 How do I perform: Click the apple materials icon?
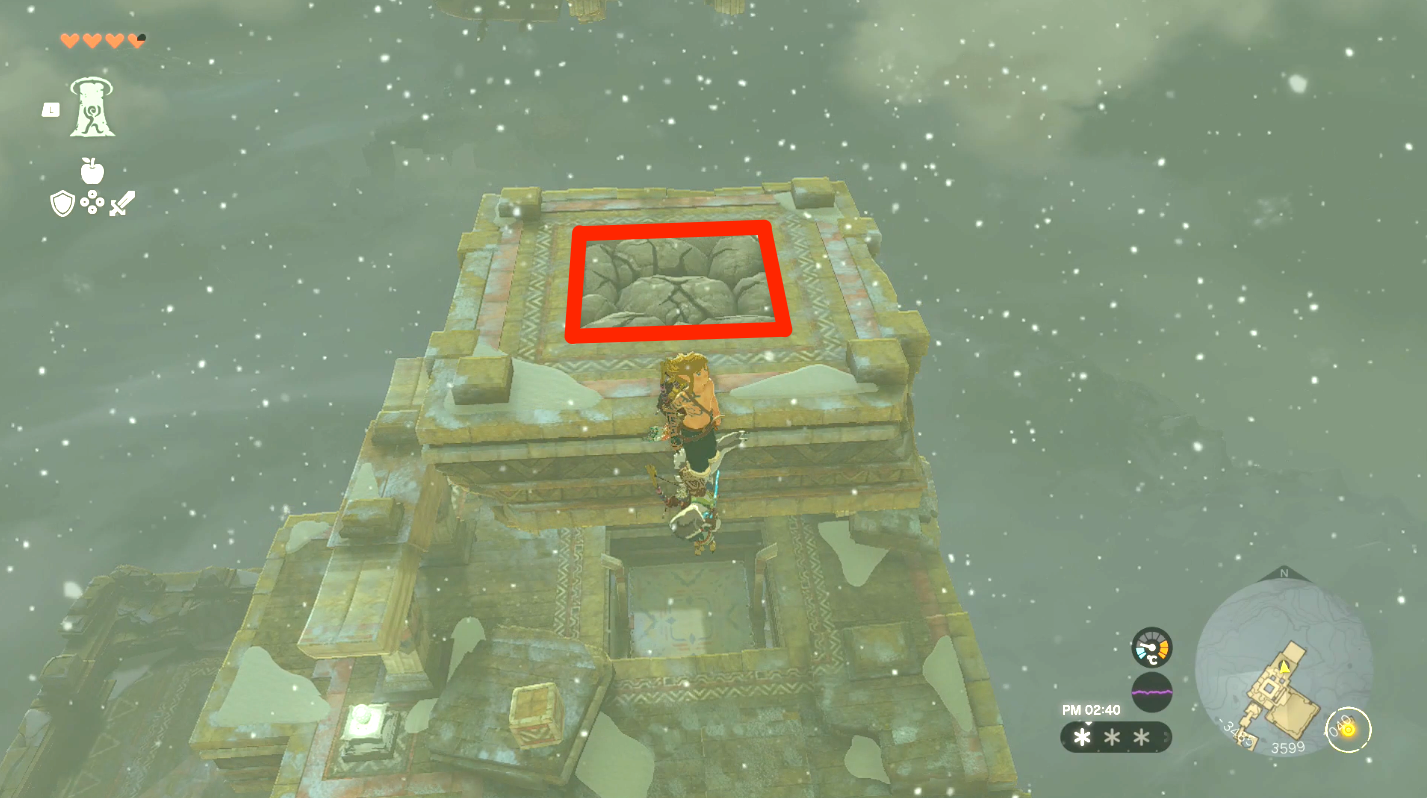click(x=91, y=170)
